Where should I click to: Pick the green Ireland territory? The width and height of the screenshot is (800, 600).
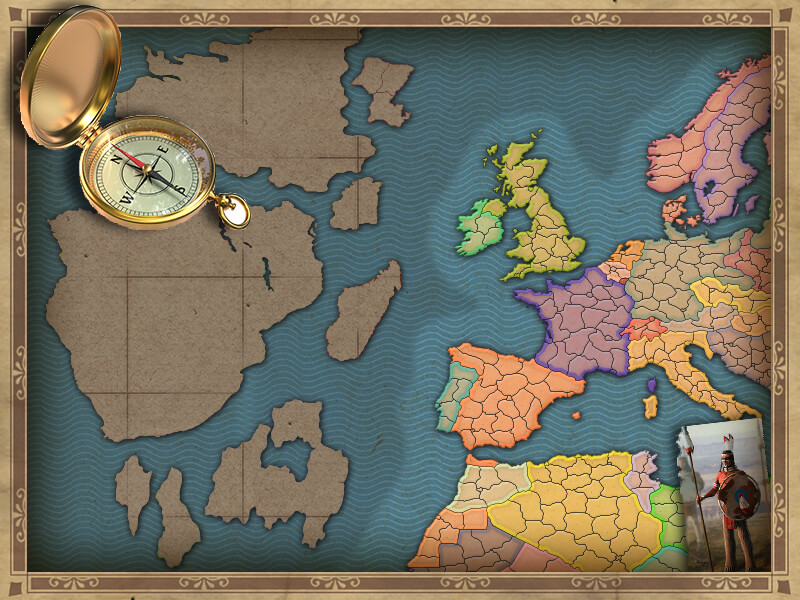pos(480,226)
